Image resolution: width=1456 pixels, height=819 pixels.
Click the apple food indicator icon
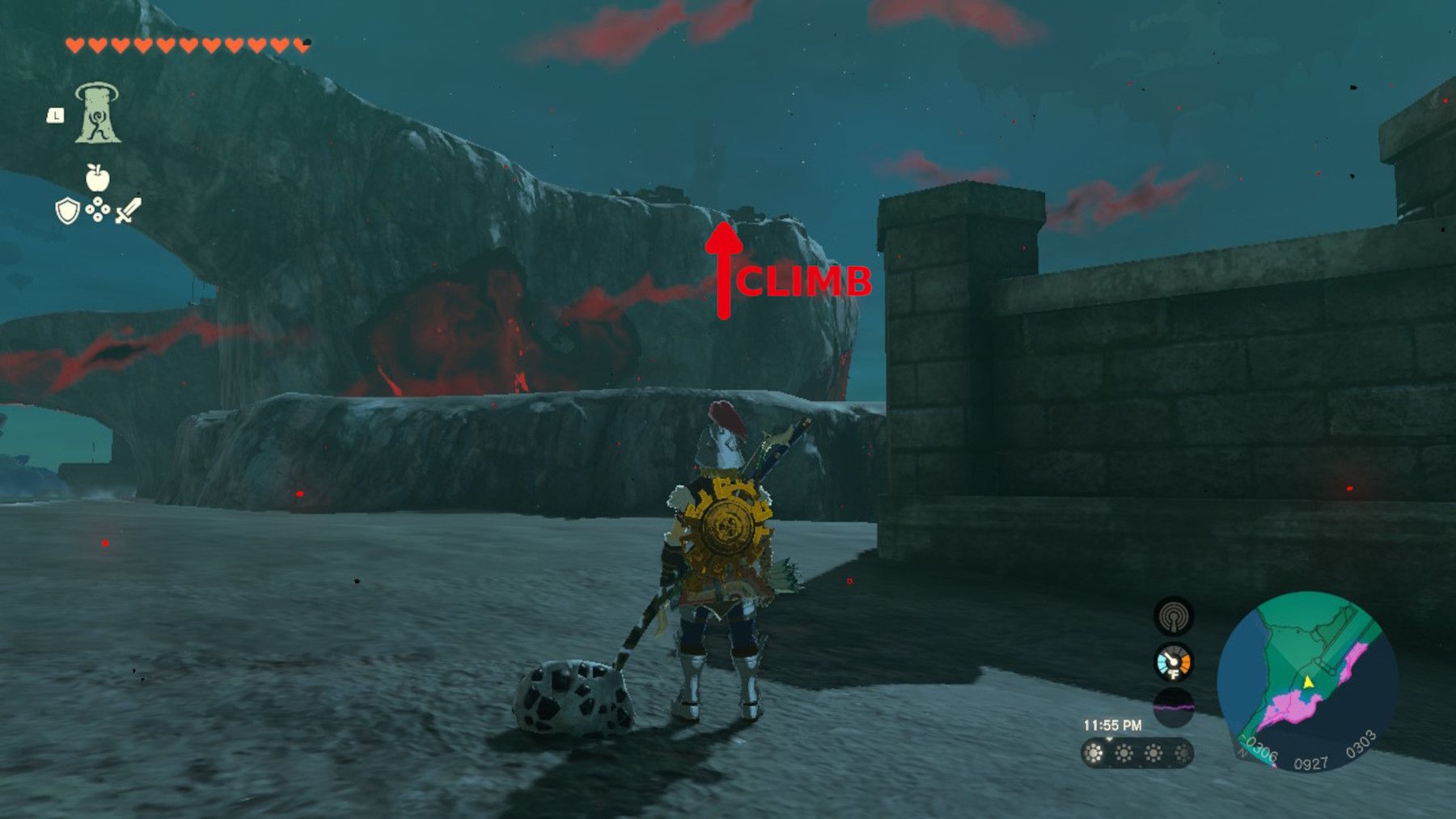coord(97,177)
